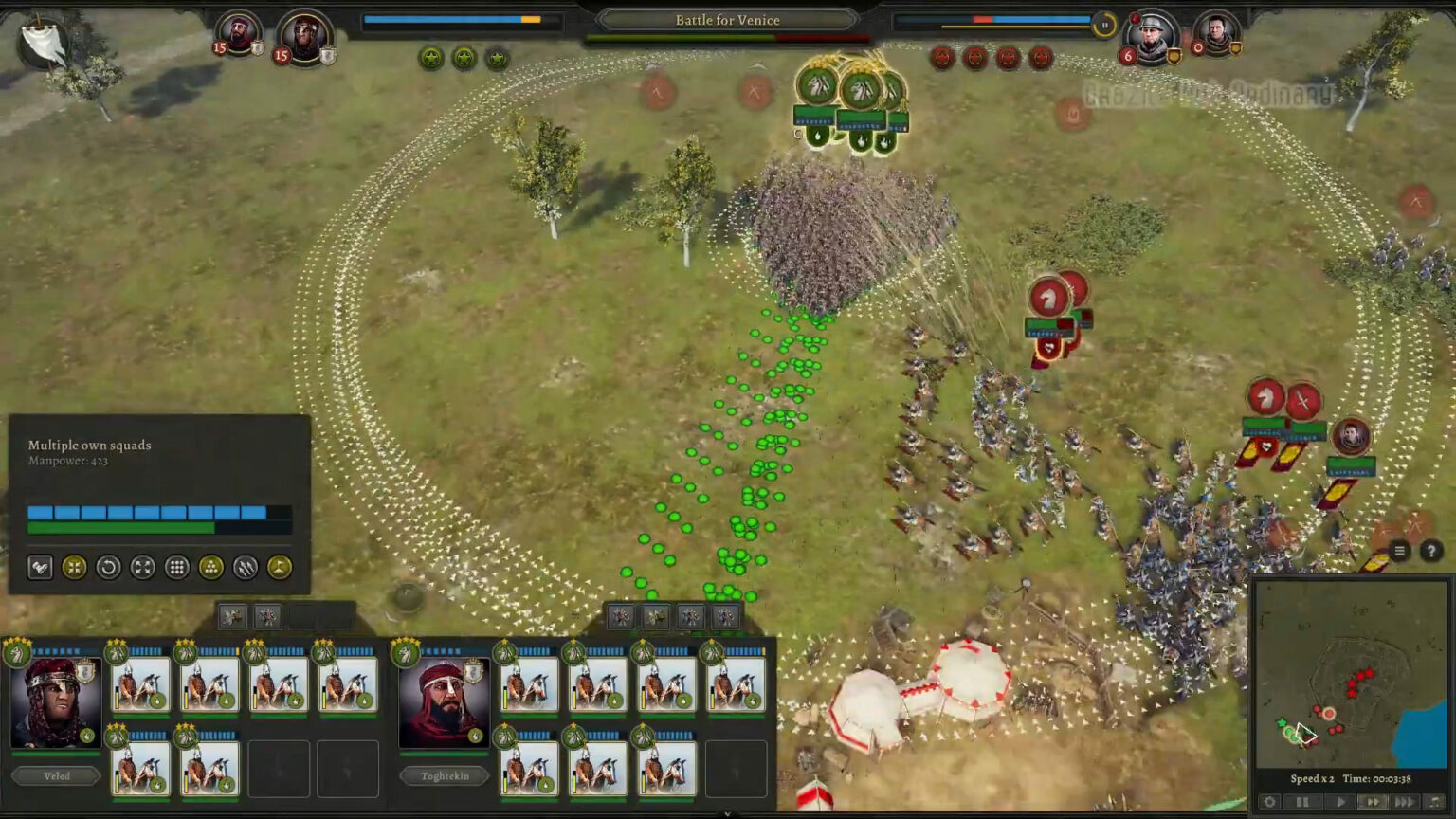1456x819 pixels.
Task: Activate the regroup squads icon
Action: point(76,567)
